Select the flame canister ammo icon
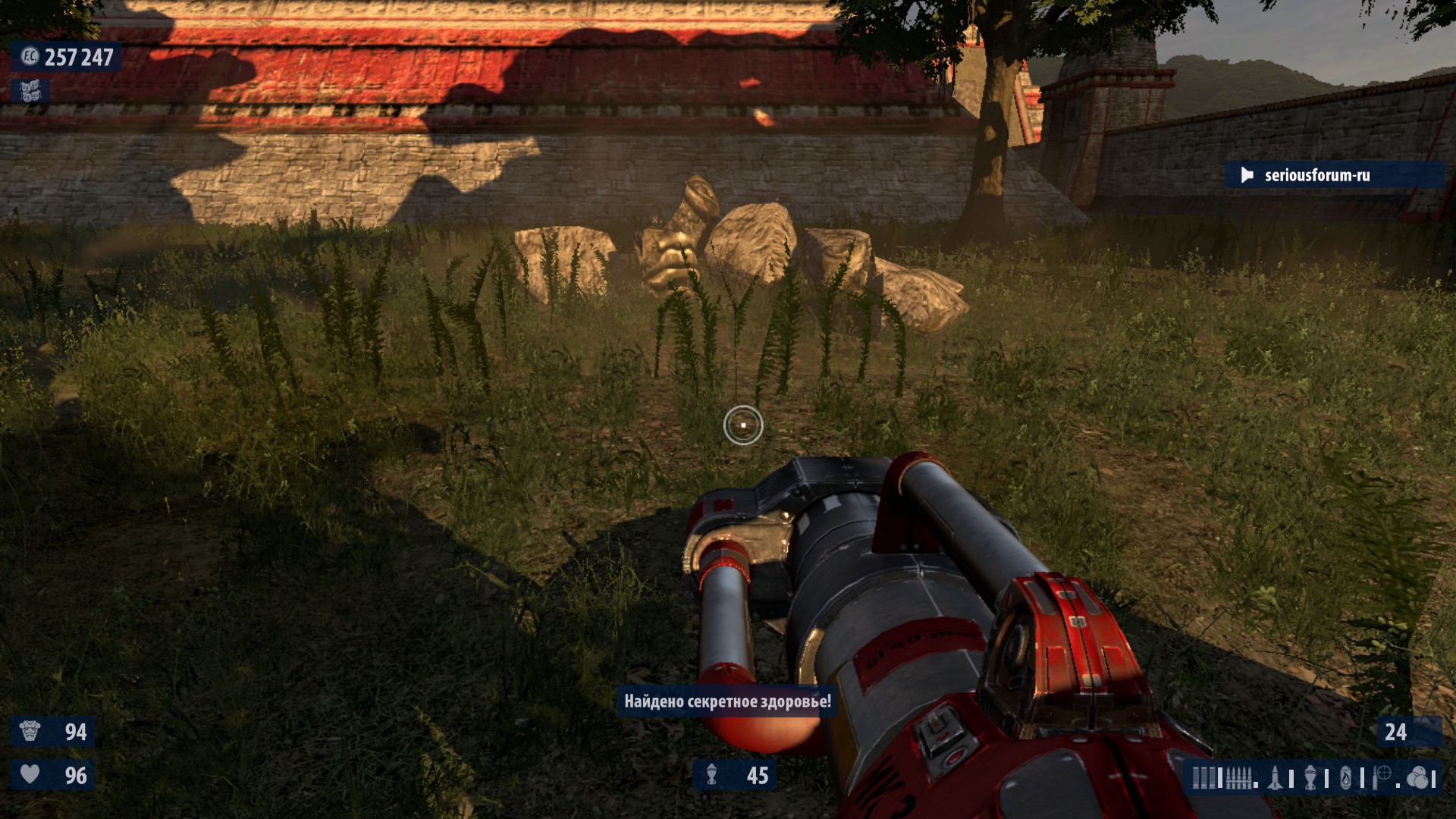The height and width of the screenshot is (819, 1456). tap(1346, 778)
